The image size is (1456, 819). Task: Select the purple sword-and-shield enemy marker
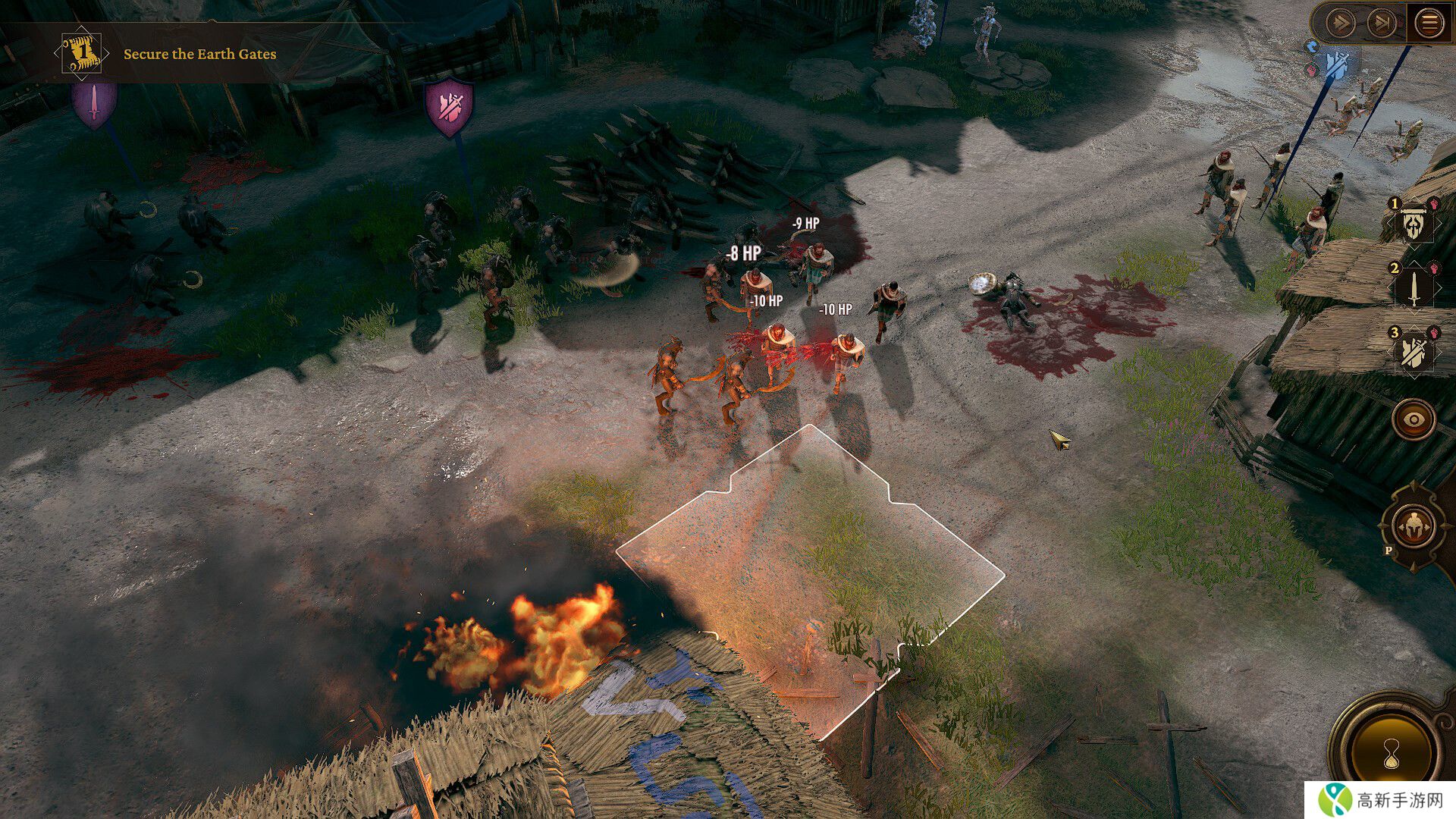(x=450, y=108)
